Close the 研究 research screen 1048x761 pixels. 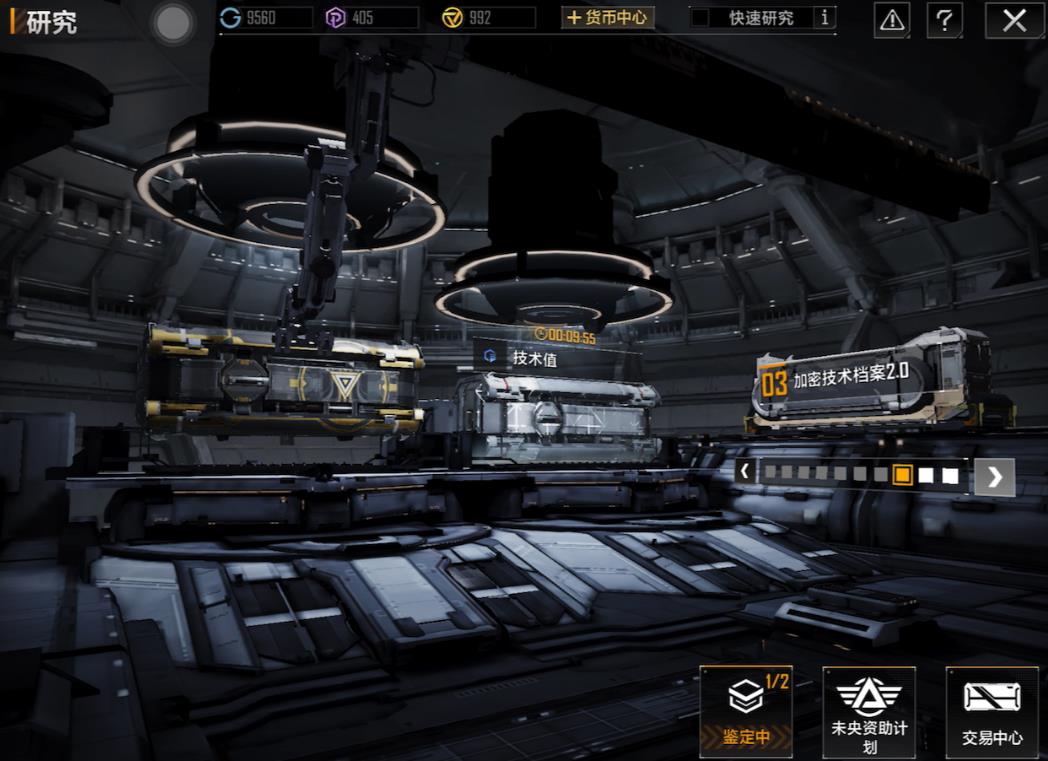(x=1014, y=19)
